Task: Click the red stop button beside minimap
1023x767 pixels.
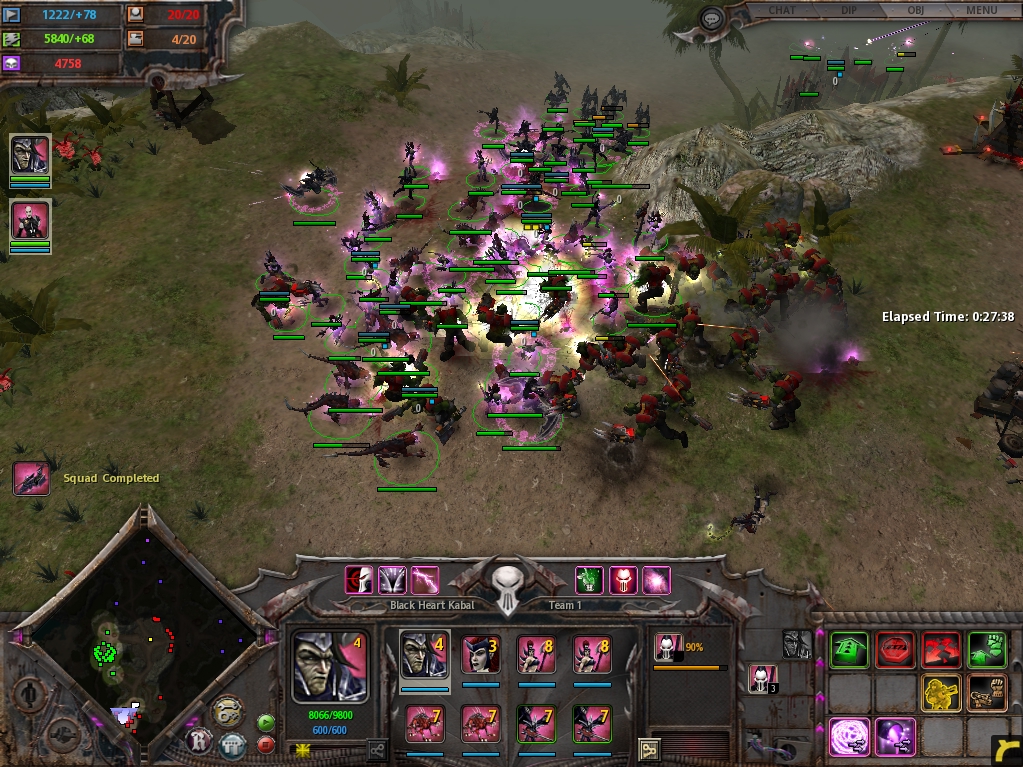Action: (x=266, y=744)
